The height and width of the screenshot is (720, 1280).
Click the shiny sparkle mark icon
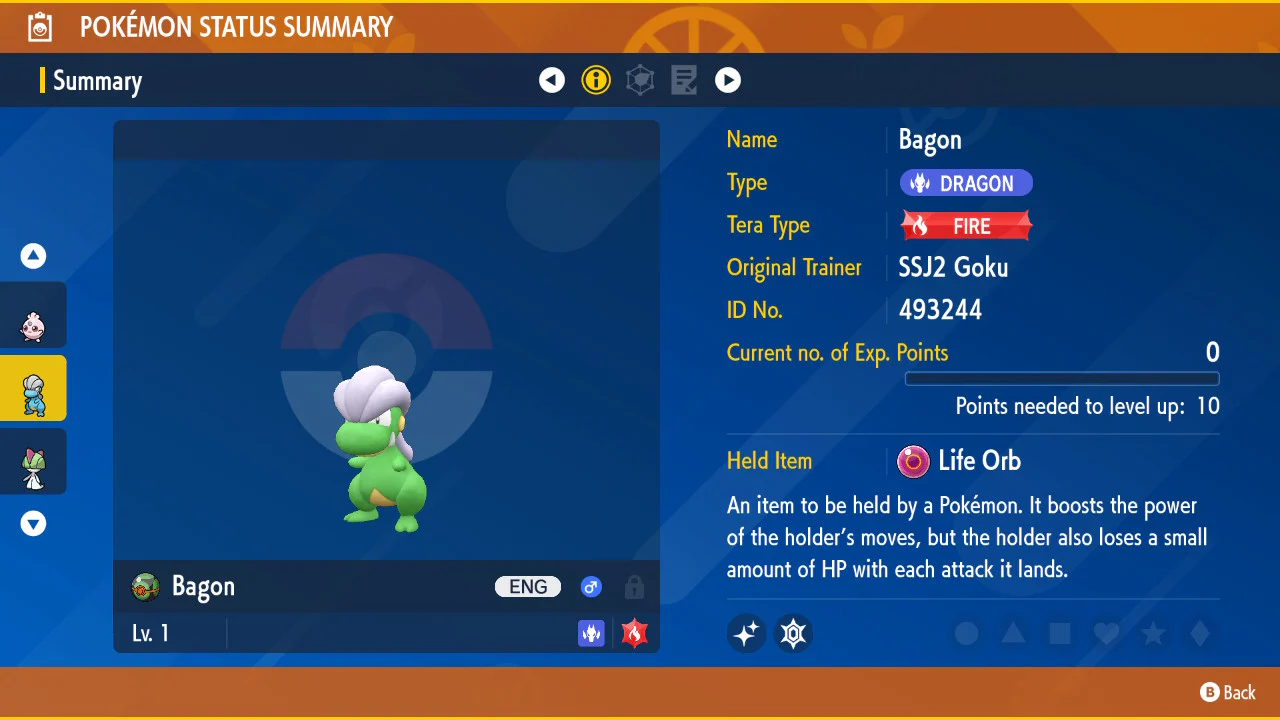pos(746,633)
